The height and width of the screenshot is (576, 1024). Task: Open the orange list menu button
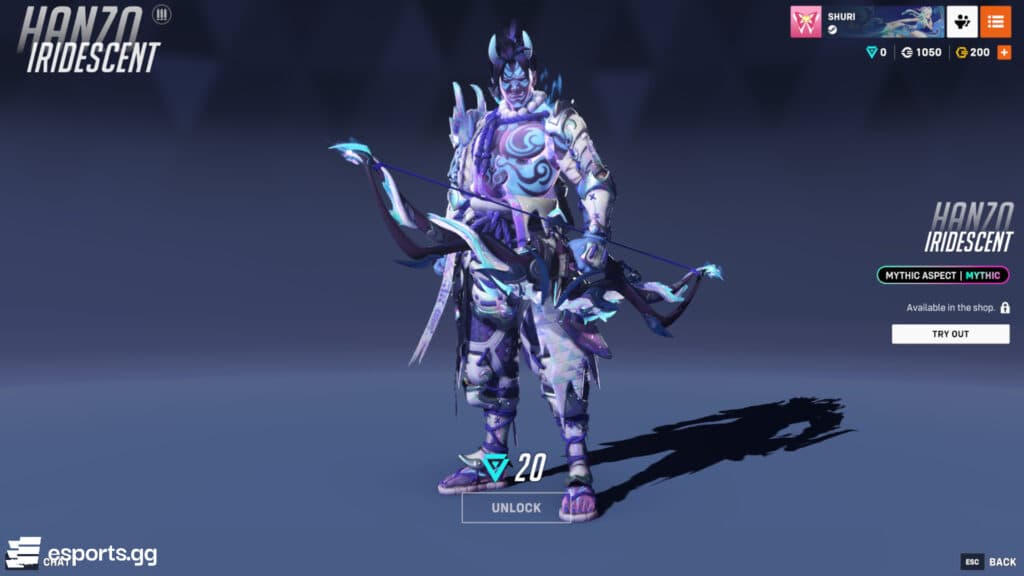(x=995, y=22)
